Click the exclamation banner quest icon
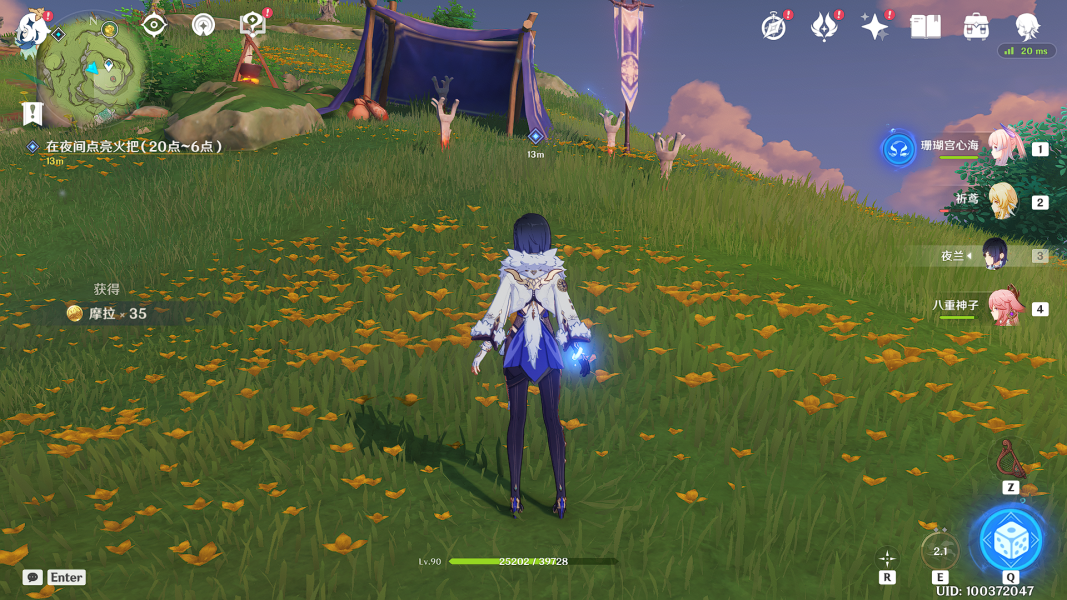The height and width of the screenshot is (600, 1067). 33,113
